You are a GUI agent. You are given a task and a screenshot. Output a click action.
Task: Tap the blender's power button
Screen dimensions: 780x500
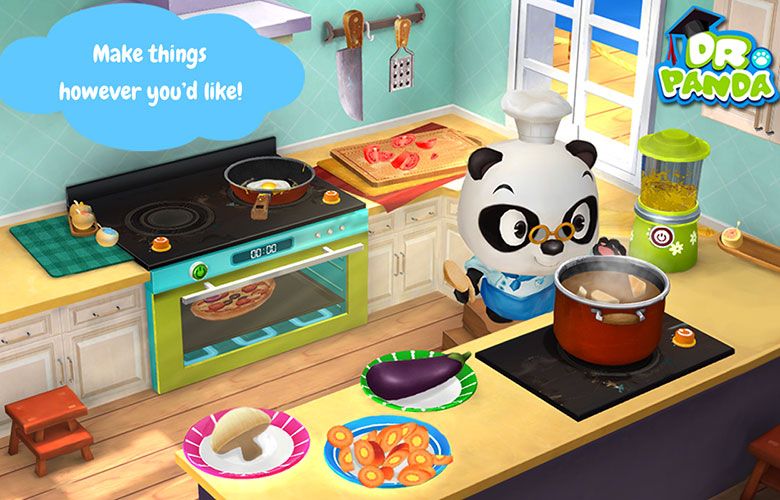(662, 237)
